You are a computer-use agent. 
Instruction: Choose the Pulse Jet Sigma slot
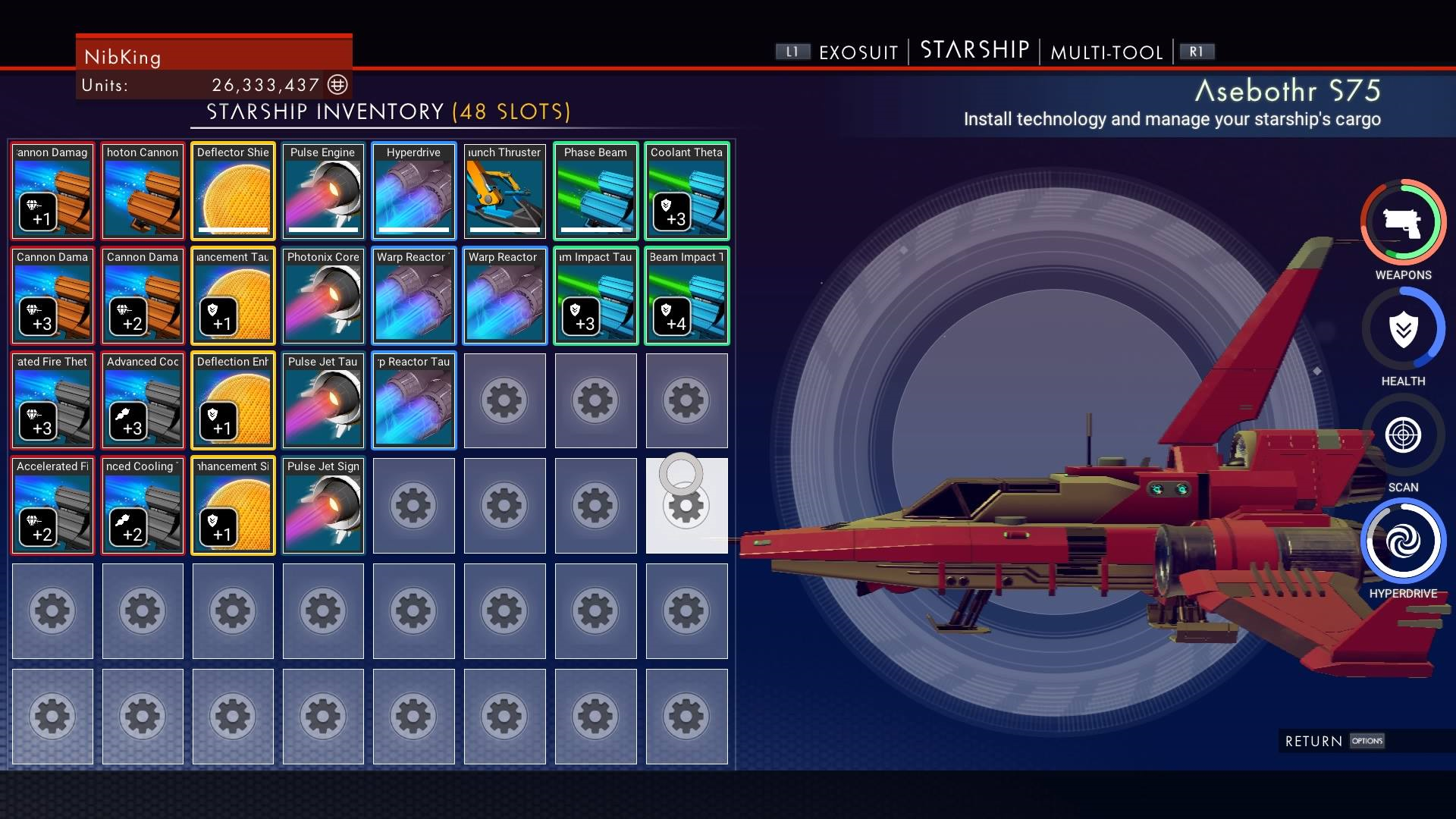point(323,505)
